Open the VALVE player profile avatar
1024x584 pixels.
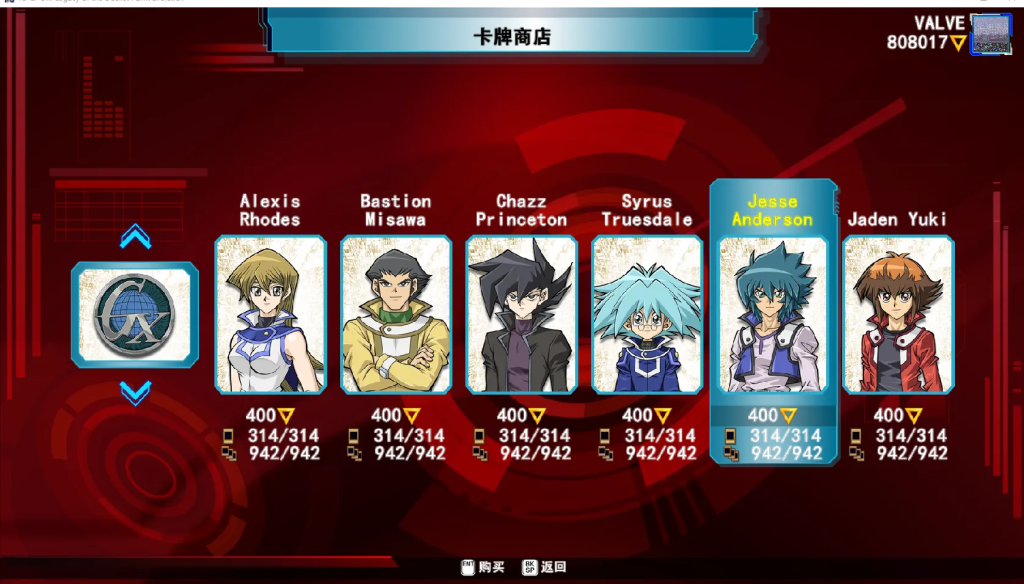click(991, 34)
